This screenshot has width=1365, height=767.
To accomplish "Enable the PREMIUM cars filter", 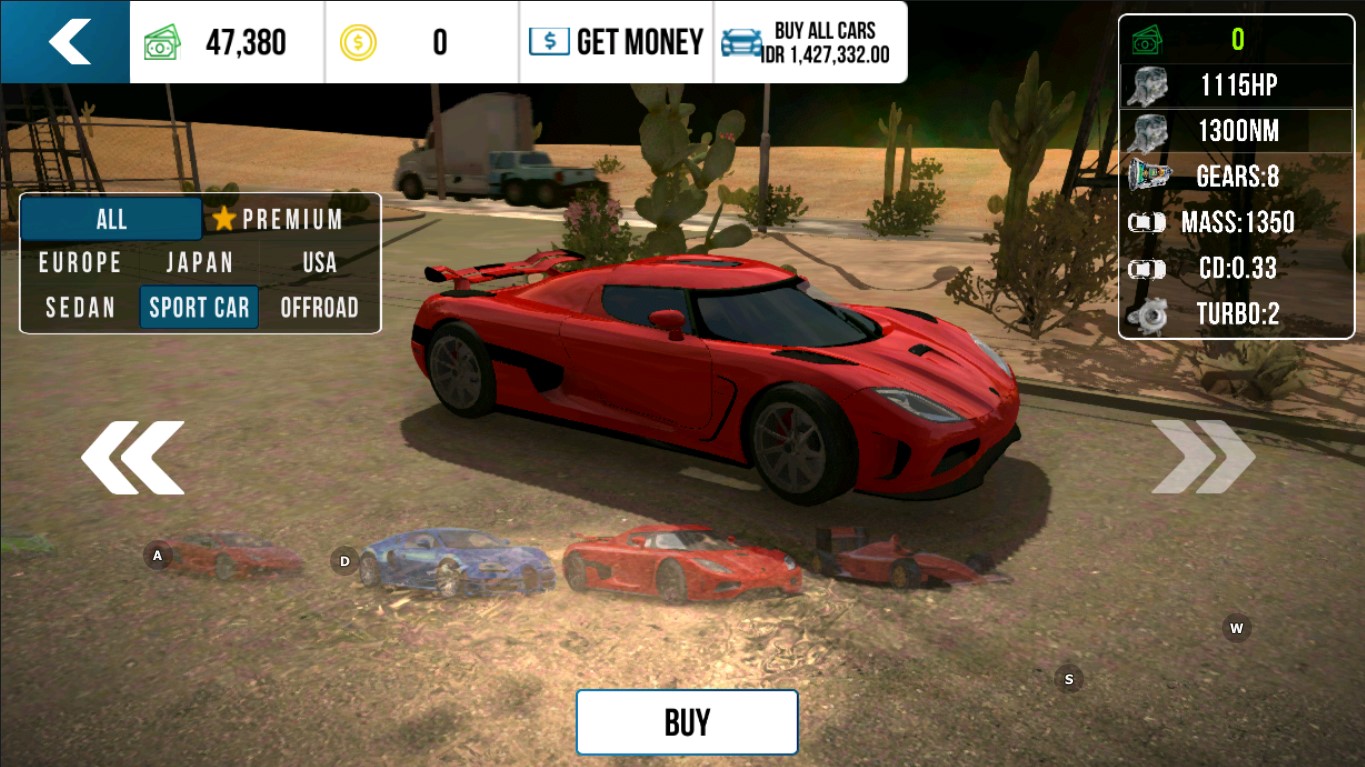I will point(290,219).
